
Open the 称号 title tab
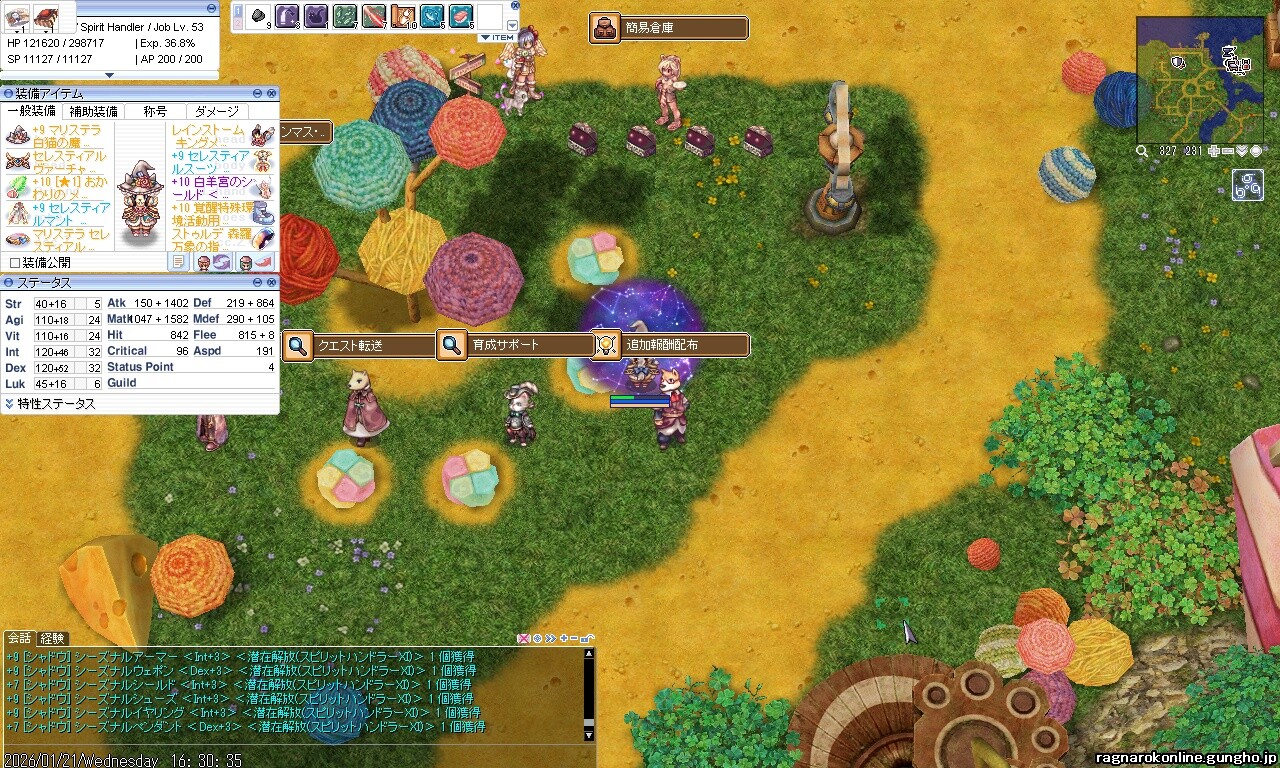[x=155, y=111]
